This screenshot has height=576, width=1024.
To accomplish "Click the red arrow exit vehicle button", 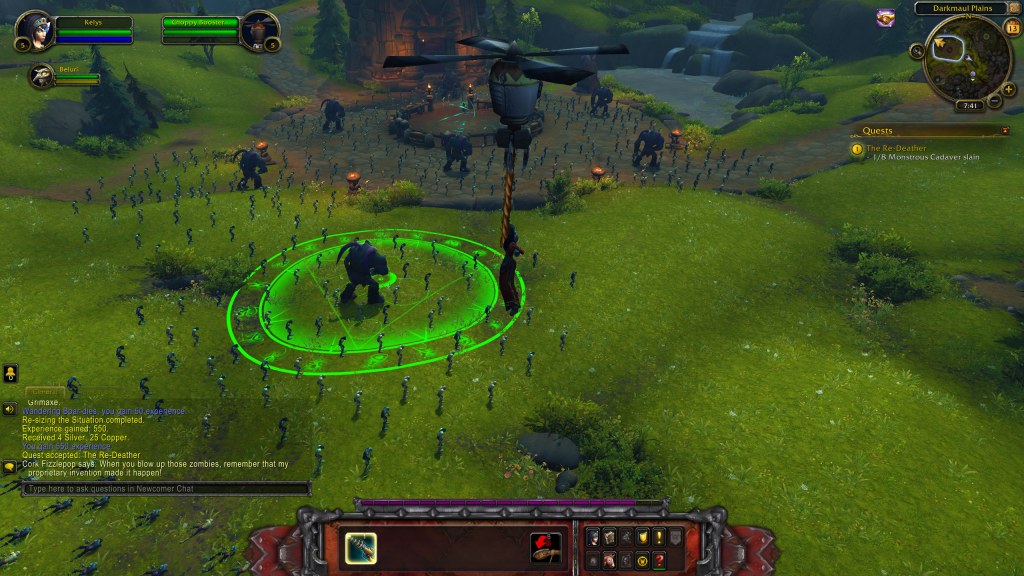I will point(545,548).
